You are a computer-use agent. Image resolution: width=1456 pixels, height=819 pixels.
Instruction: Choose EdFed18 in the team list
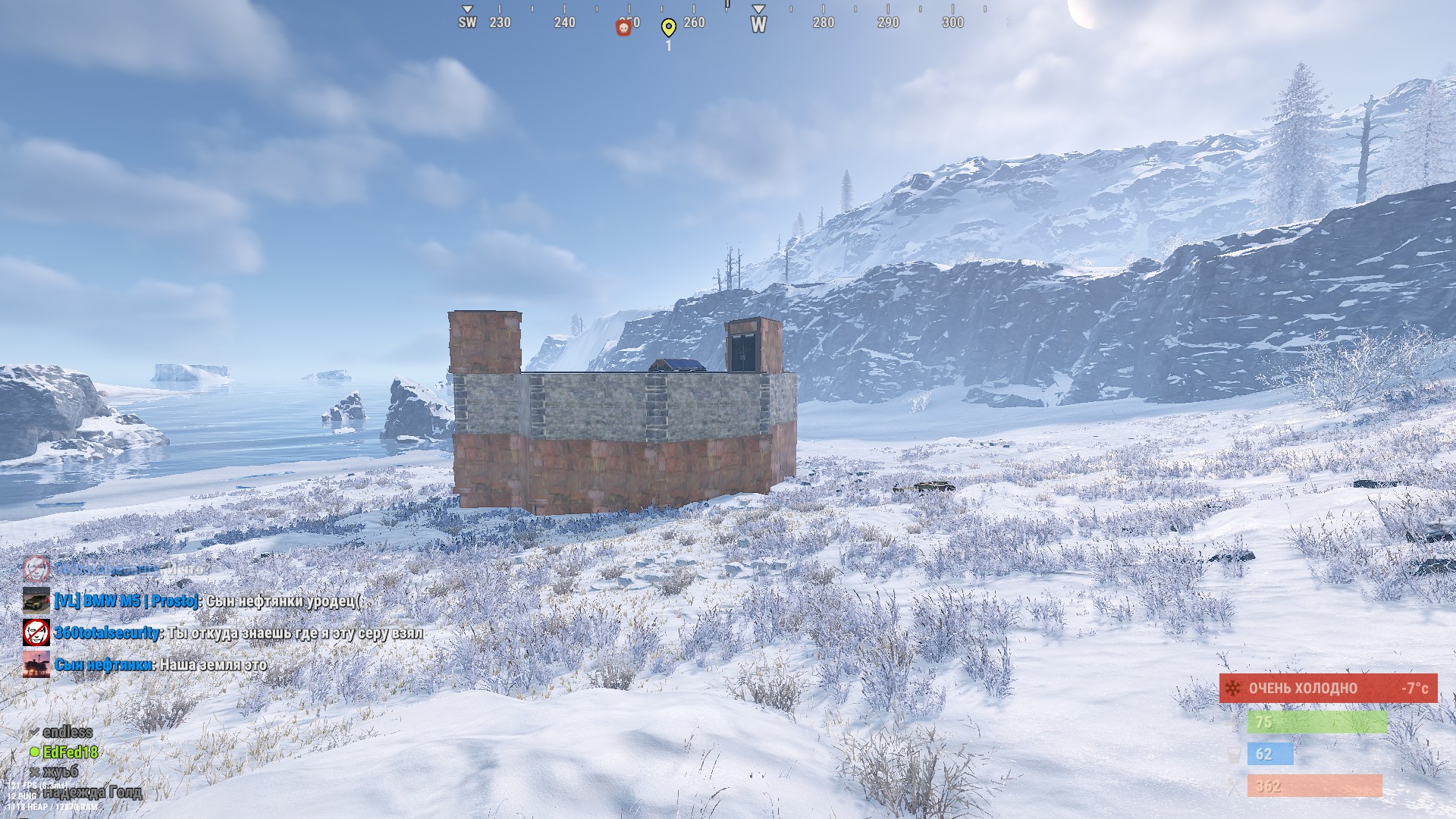70,752
